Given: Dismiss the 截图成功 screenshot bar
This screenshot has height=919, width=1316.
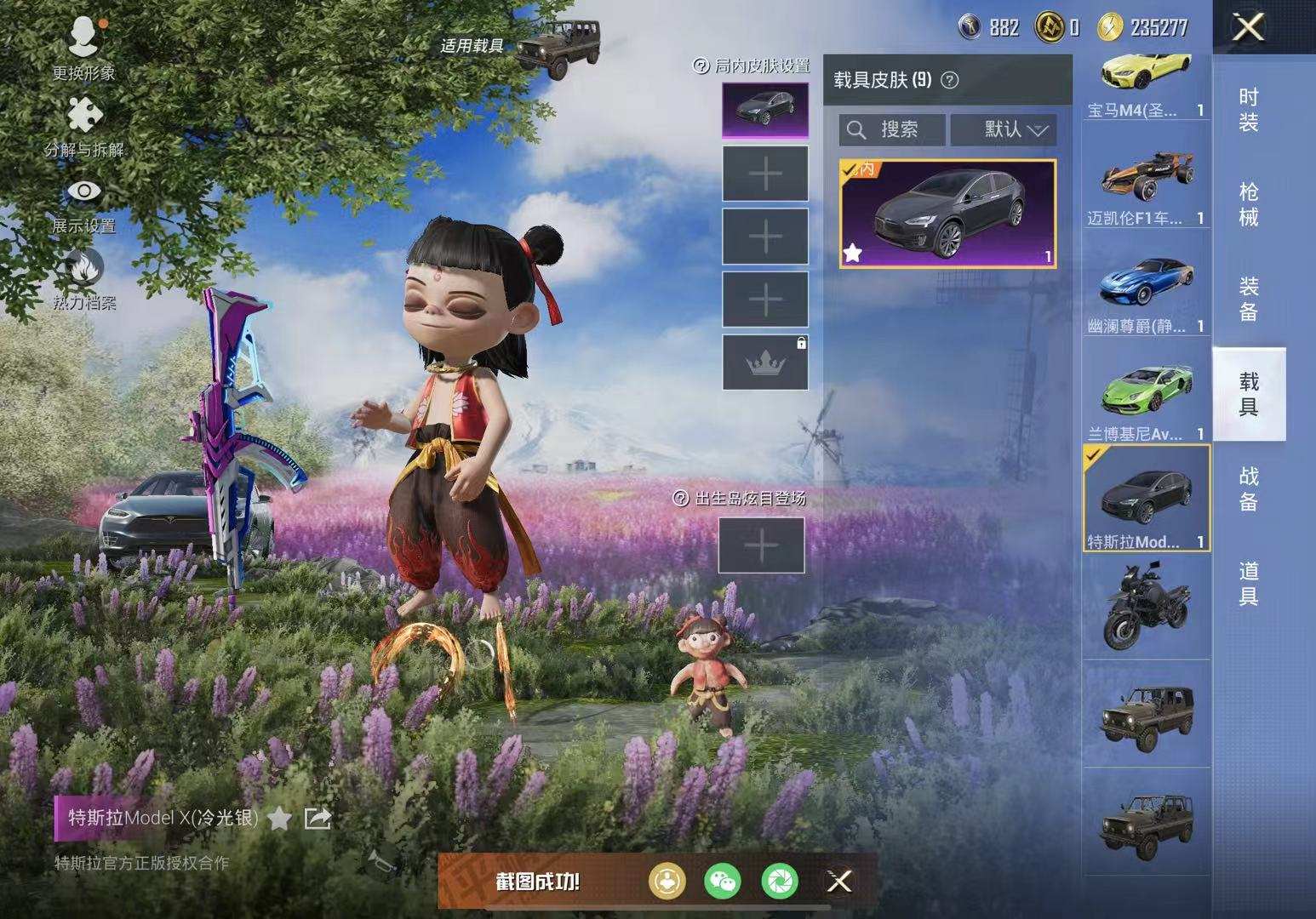Looking at the screenshot, I should click(838, 882).
